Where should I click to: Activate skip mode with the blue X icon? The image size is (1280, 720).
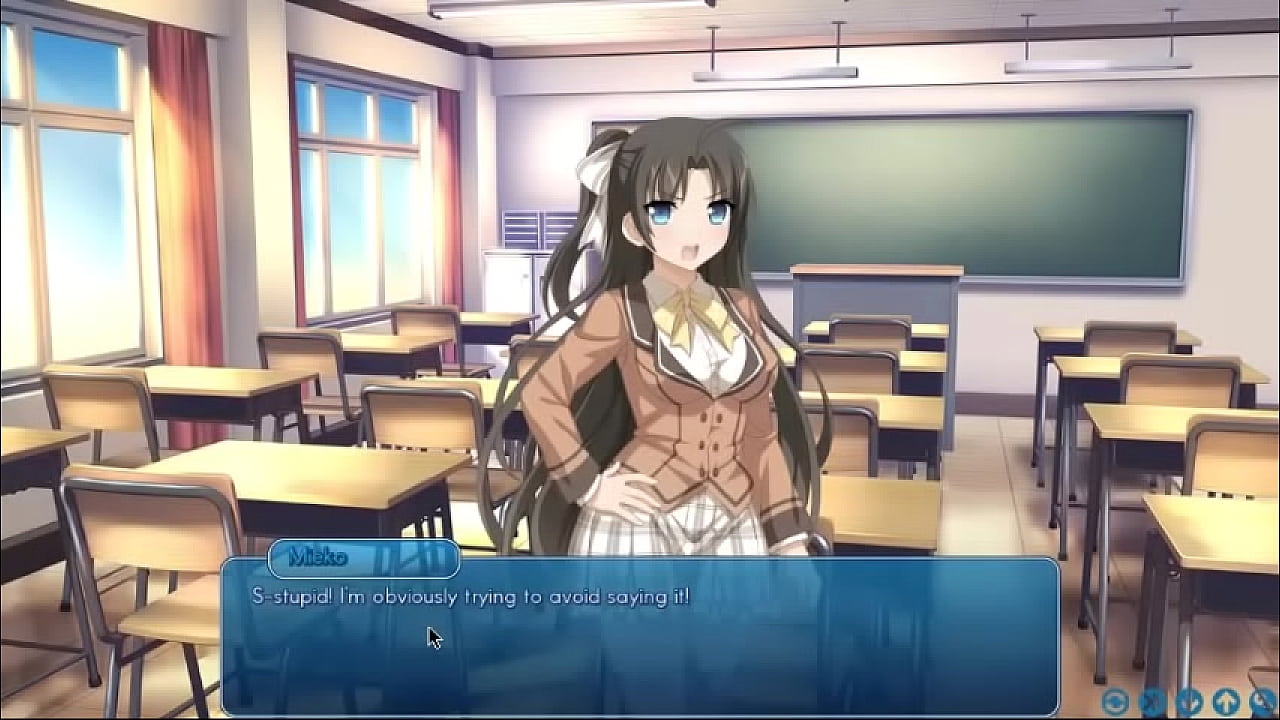[x=1152, y=700]
